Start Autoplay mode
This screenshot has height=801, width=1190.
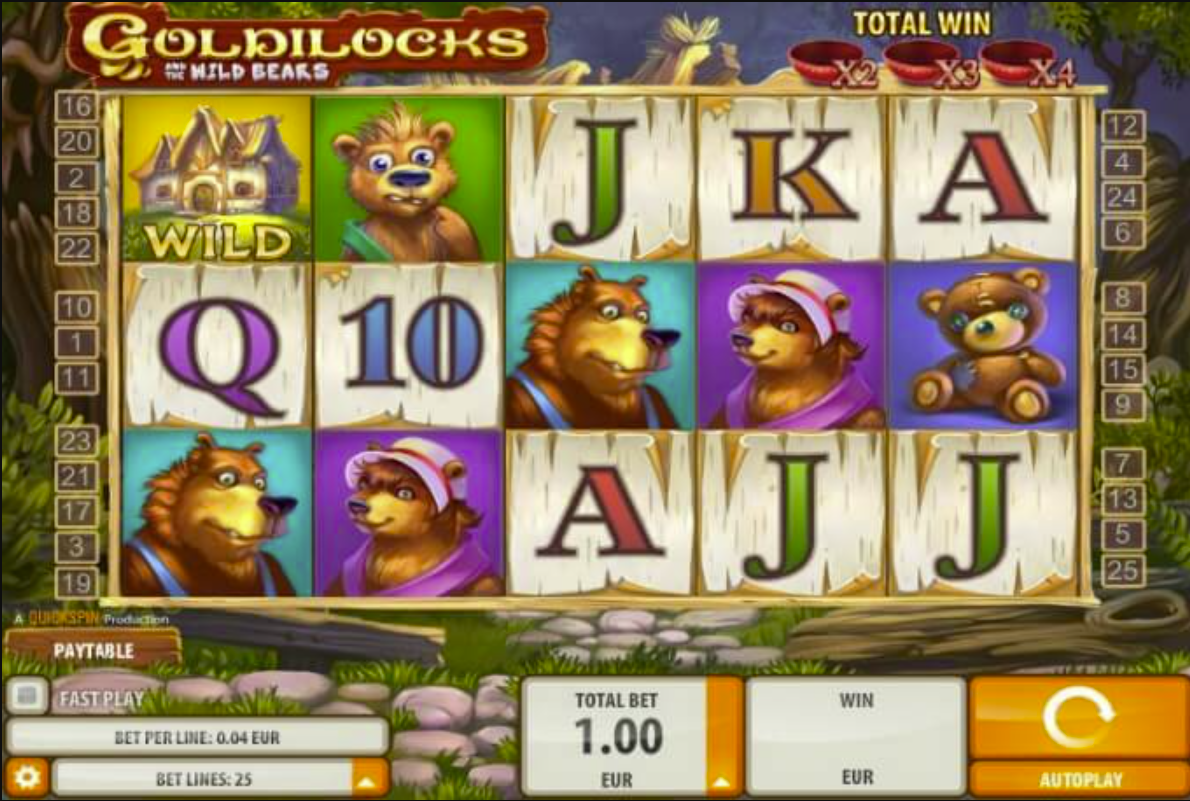point(1077,779)
